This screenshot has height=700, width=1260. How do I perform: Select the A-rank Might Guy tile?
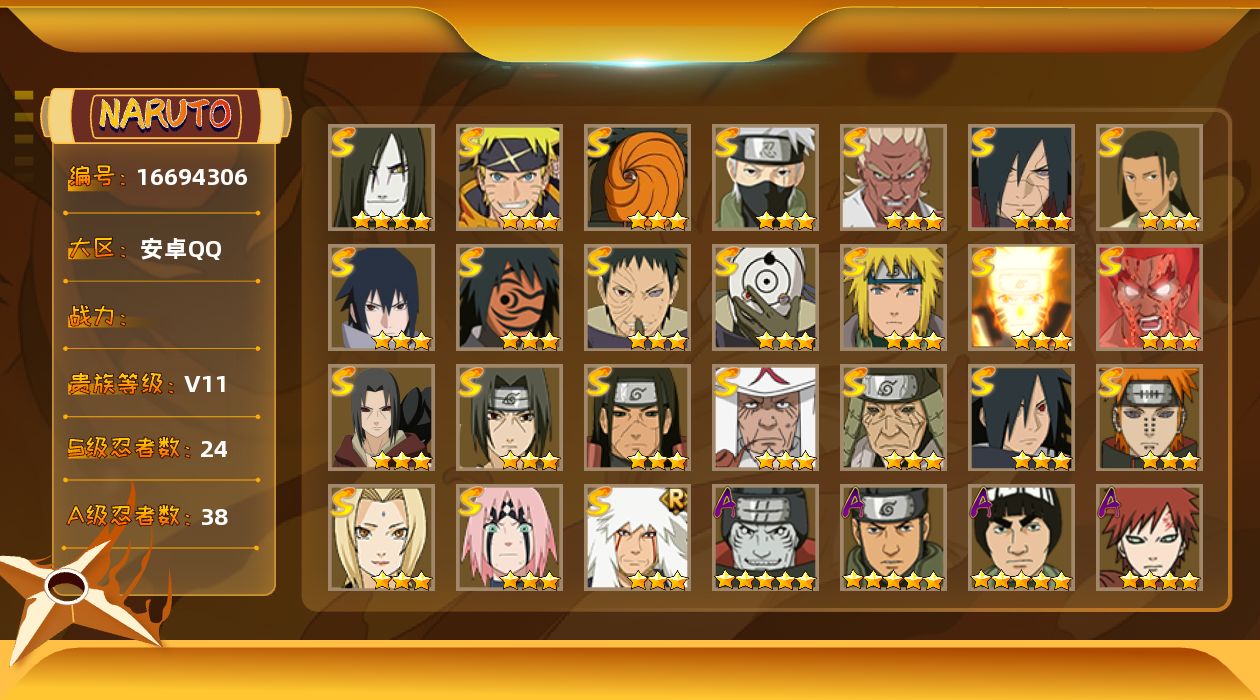(1021, 537)
